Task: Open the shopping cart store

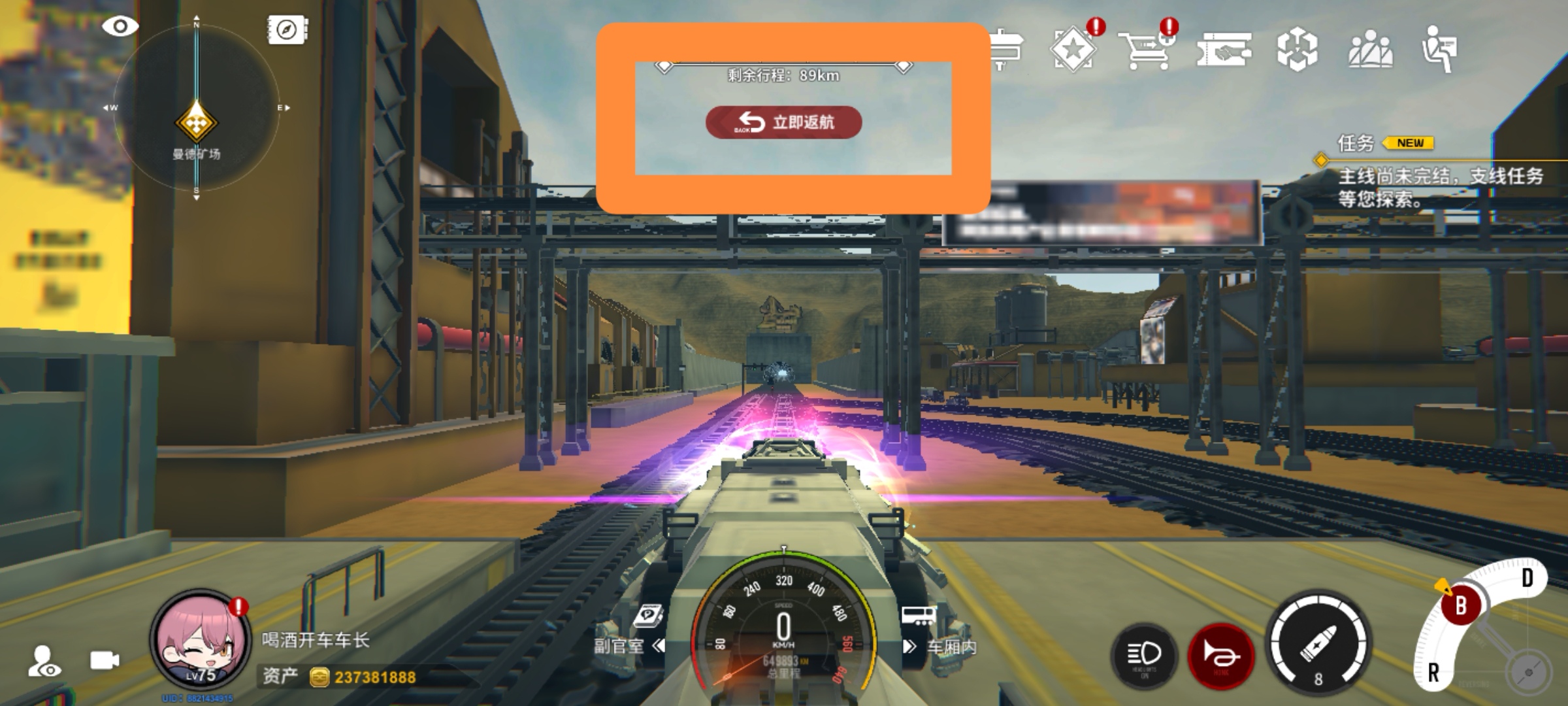Action: [x=1145, y=49]
